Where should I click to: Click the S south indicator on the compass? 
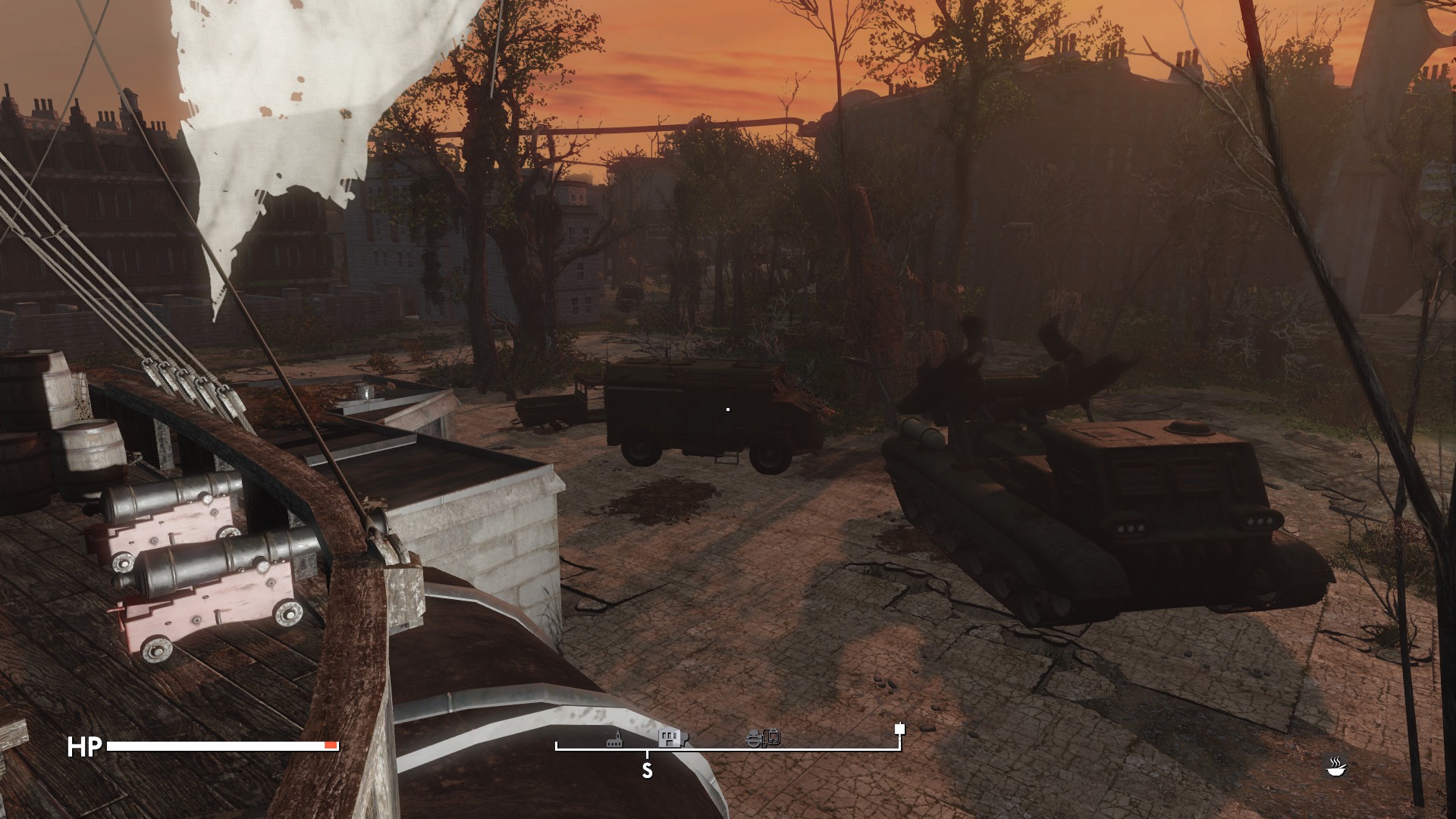click(x=647, y=770)
